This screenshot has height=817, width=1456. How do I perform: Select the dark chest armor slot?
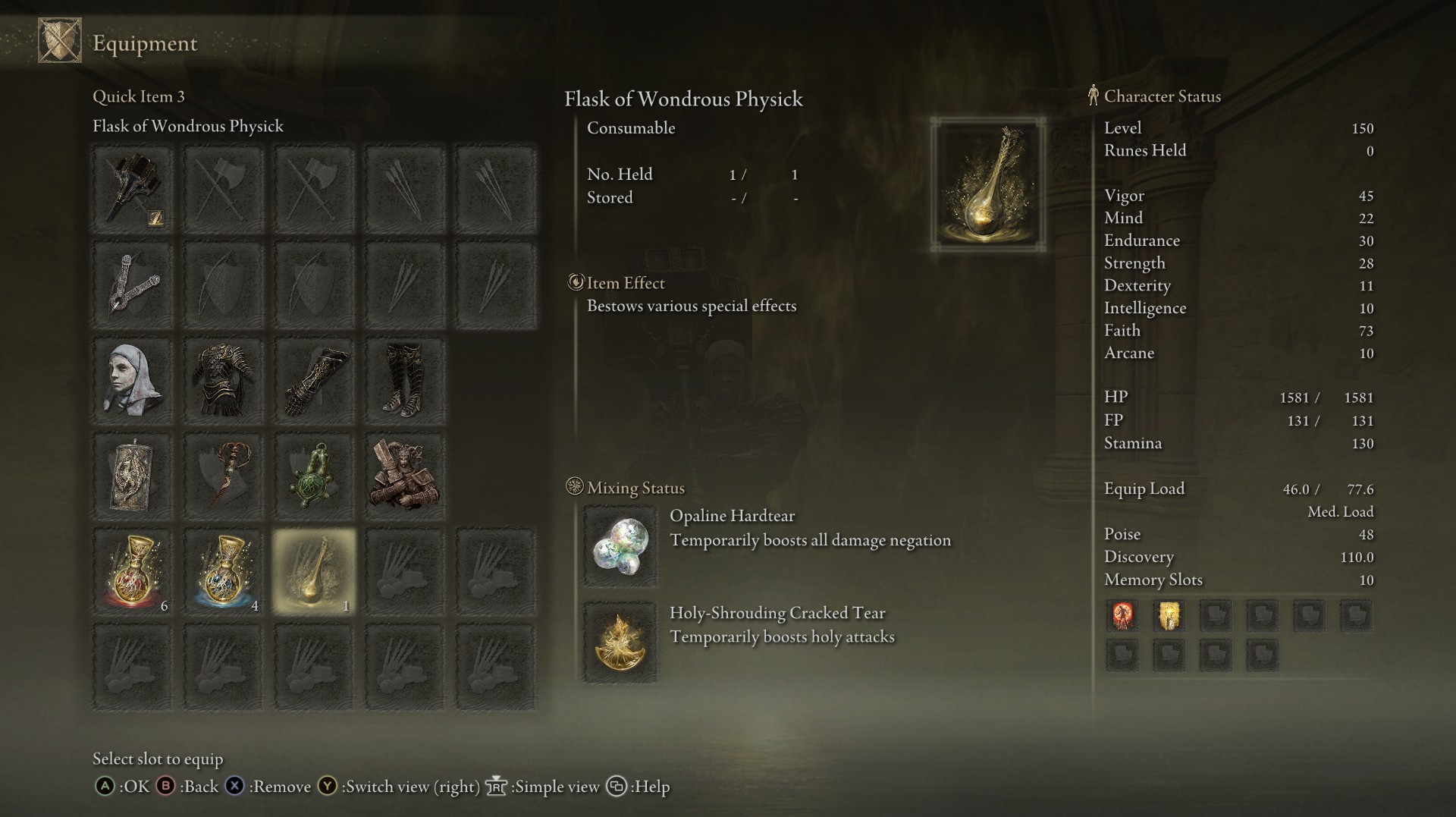pyautogui.click(x=223, y=380)
